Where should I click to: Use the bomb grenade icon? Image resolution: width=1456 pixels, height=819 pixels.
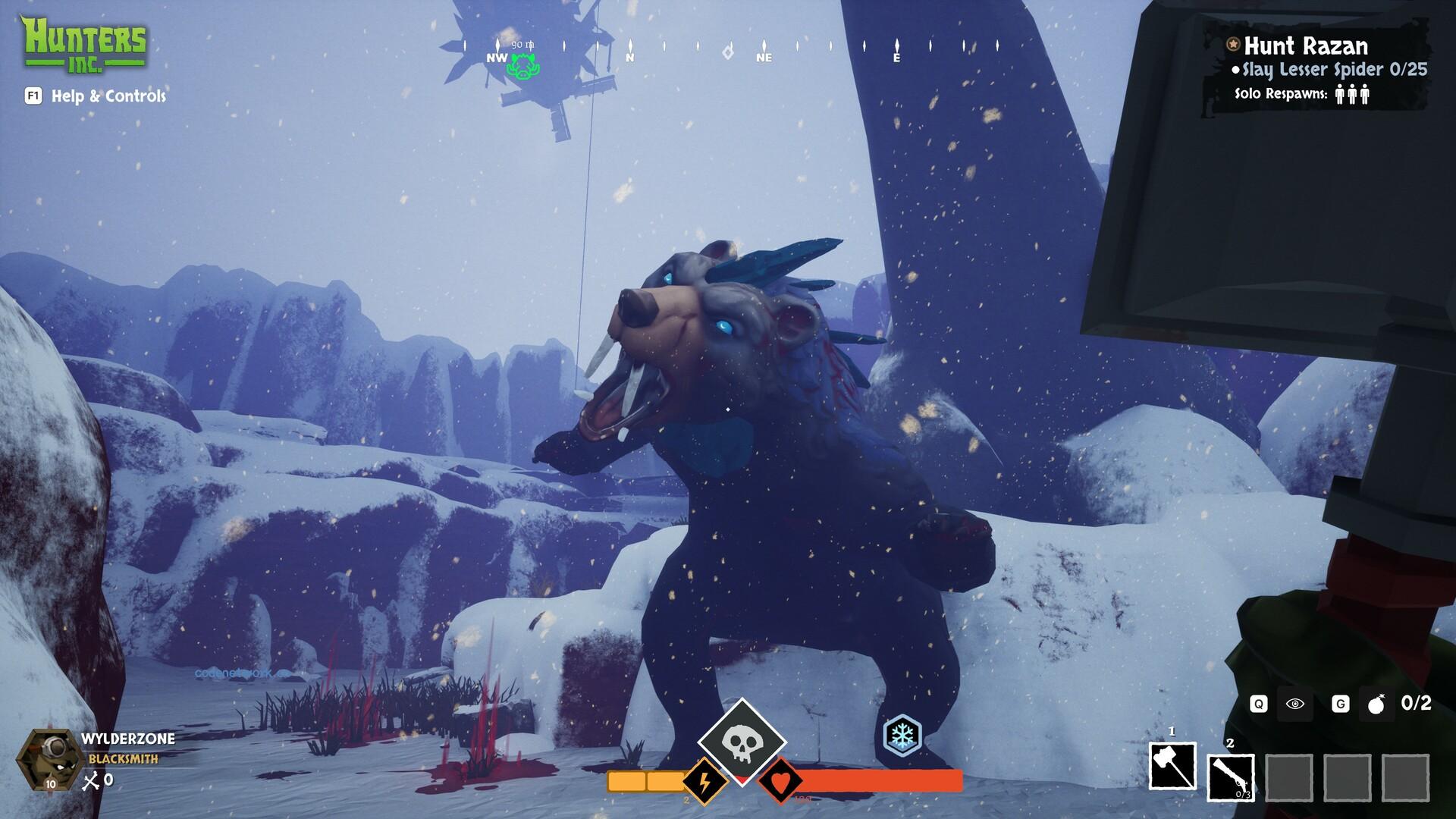coord(1376,705)
